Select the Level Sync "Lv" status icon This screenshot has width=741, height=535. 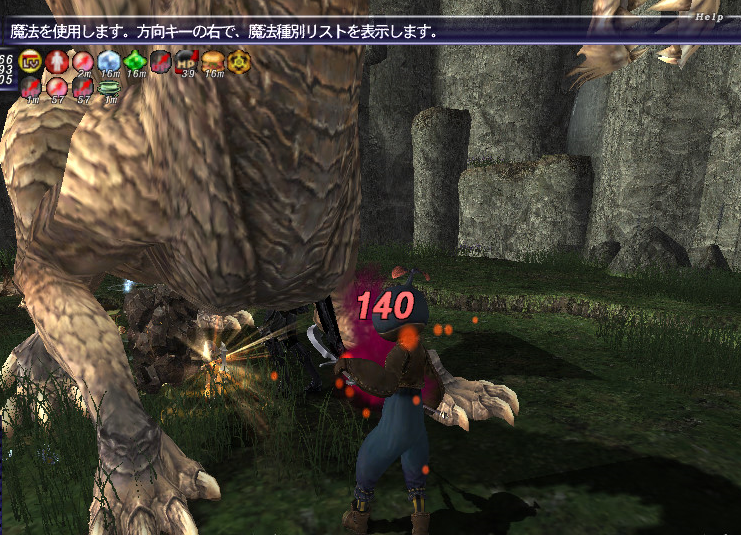(x=30, y=62)
